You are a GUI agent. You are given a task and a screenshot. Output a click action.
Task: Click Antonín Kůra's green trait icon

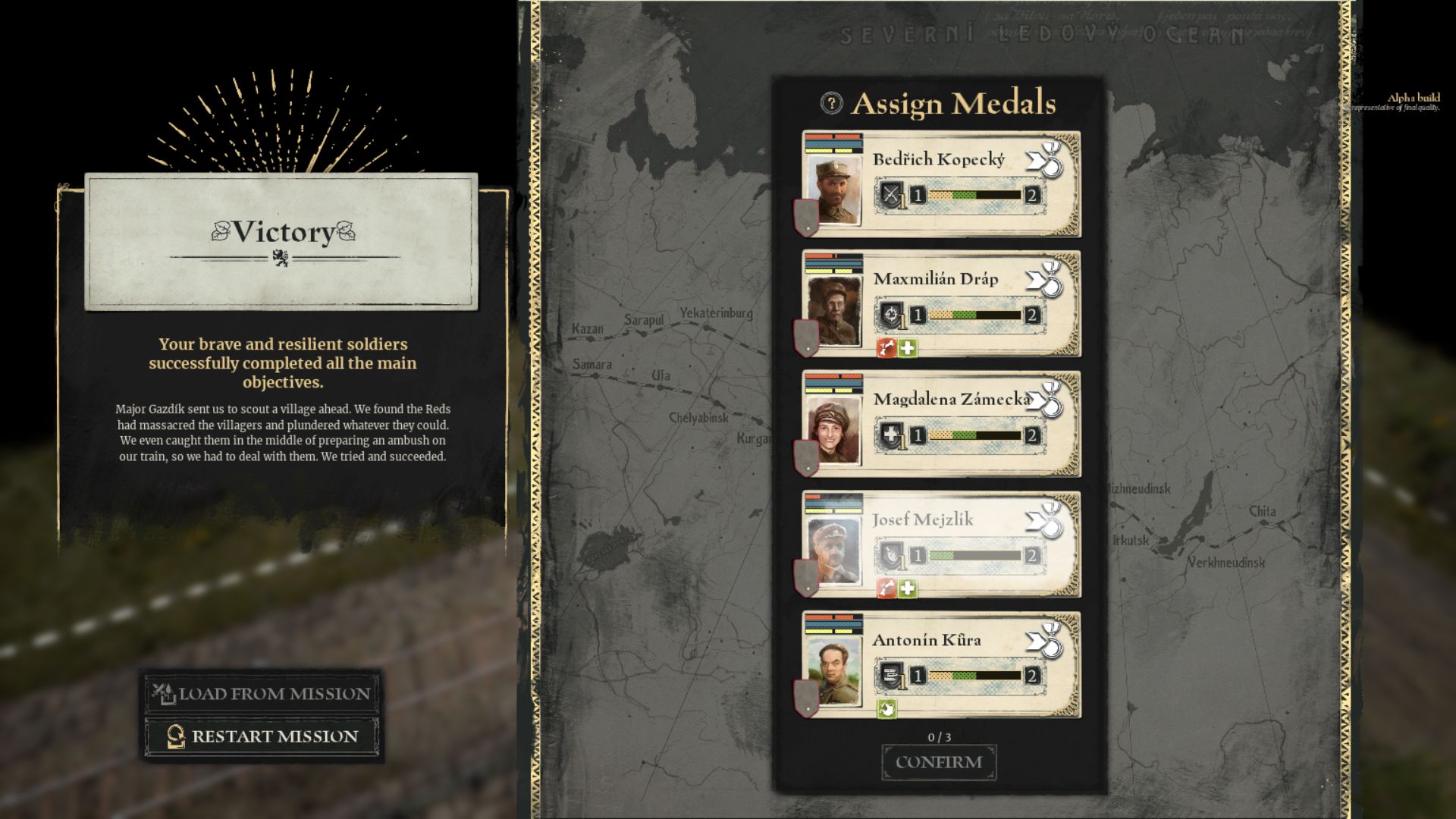coord(886,709)
